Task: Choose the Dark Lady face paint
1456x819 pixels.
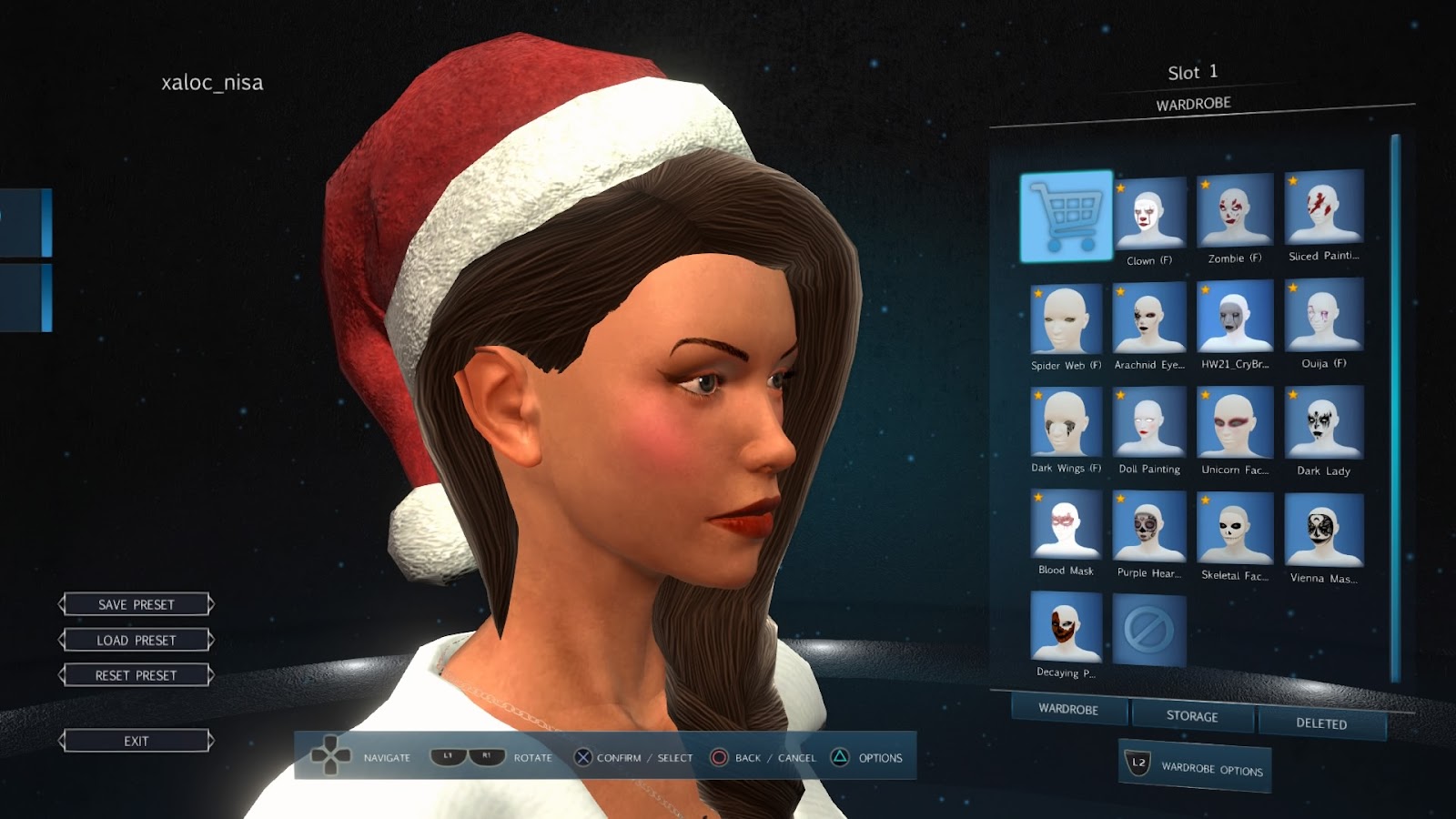Action: pyautogui.click(x=1324, y=422)
